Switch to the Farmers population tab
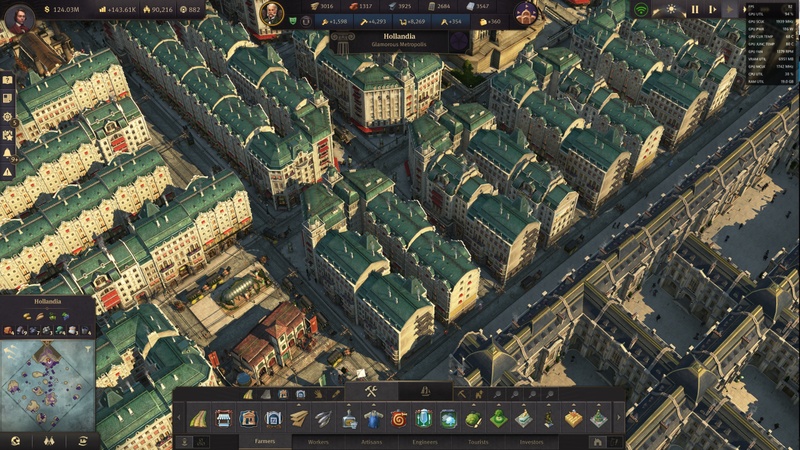Image resolution: width=800 pixels, height=450 pixels. coord(265,440)
